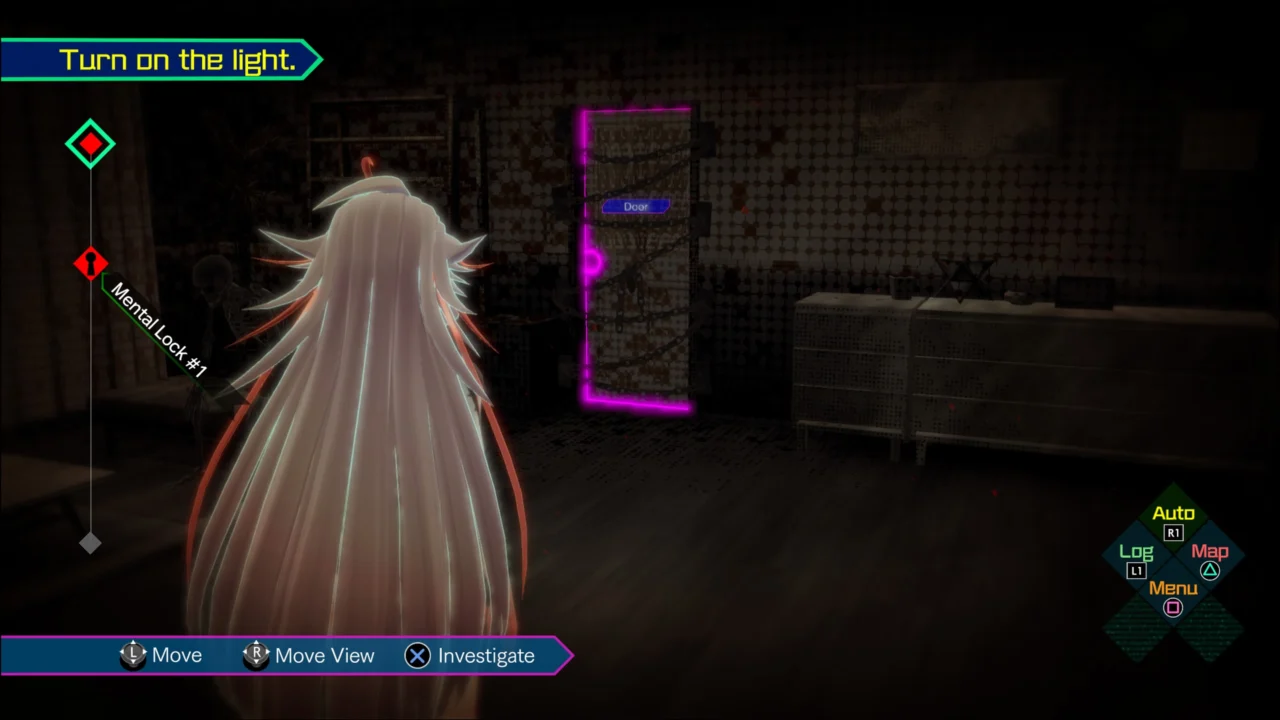The width and height of the screenshot is (1280, 720).
Task: Open the Log panel
Action: click(1136, 551)
